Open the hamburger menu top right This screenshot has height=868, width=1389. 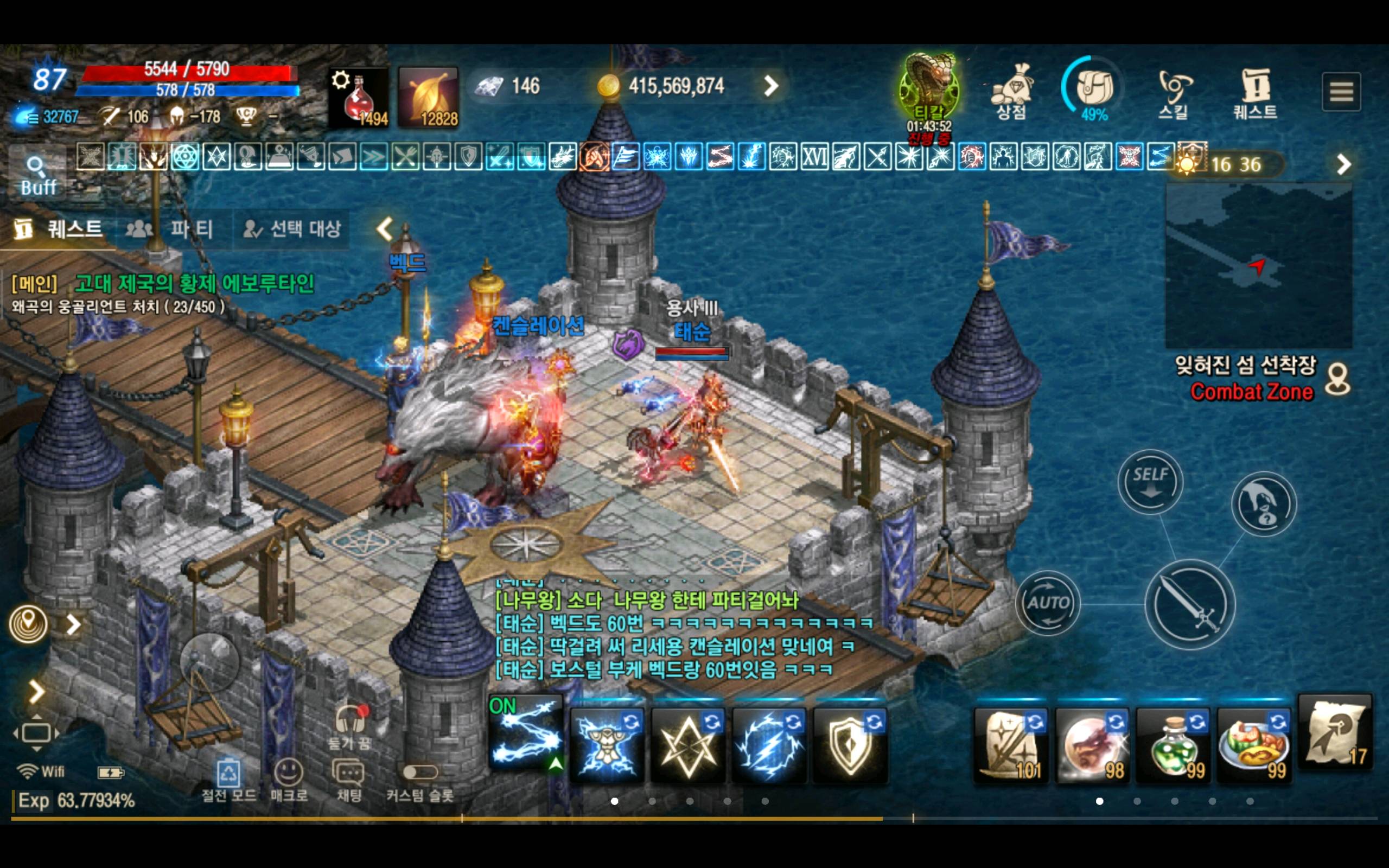point(1341,91)
